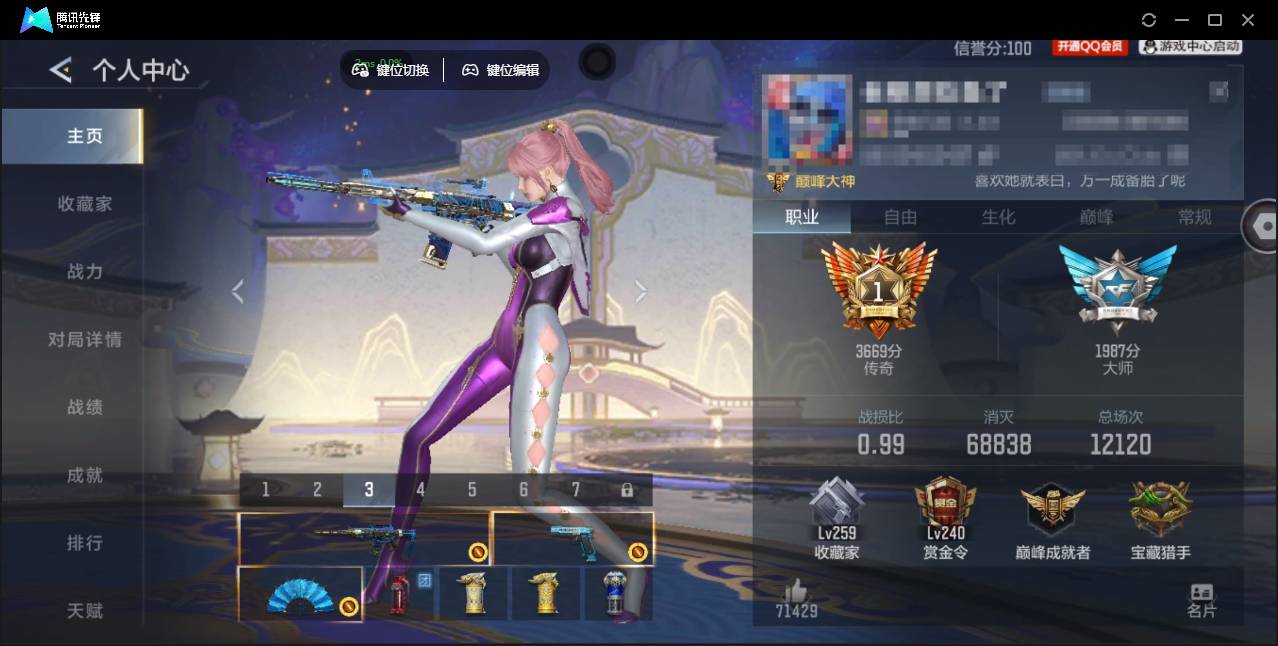Select the blue folding fan melee slot
The height and width of the screenshot is (646, 1278).
point(300,594)
